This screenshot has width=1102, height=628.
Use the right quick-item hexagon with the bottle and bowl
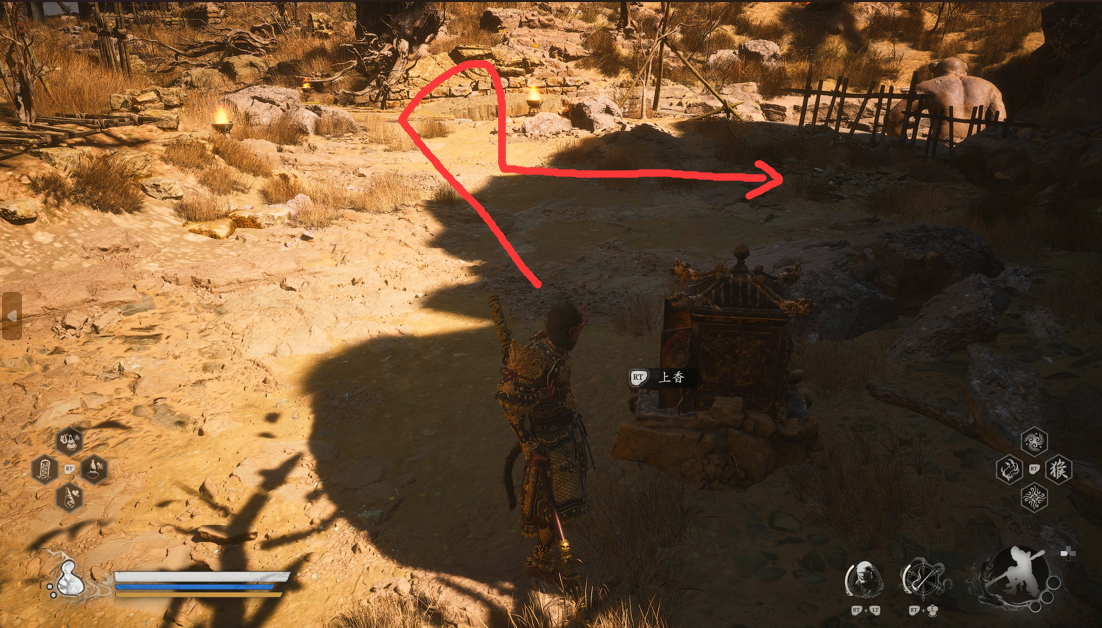pyautogui.click(x=93, y=468)
